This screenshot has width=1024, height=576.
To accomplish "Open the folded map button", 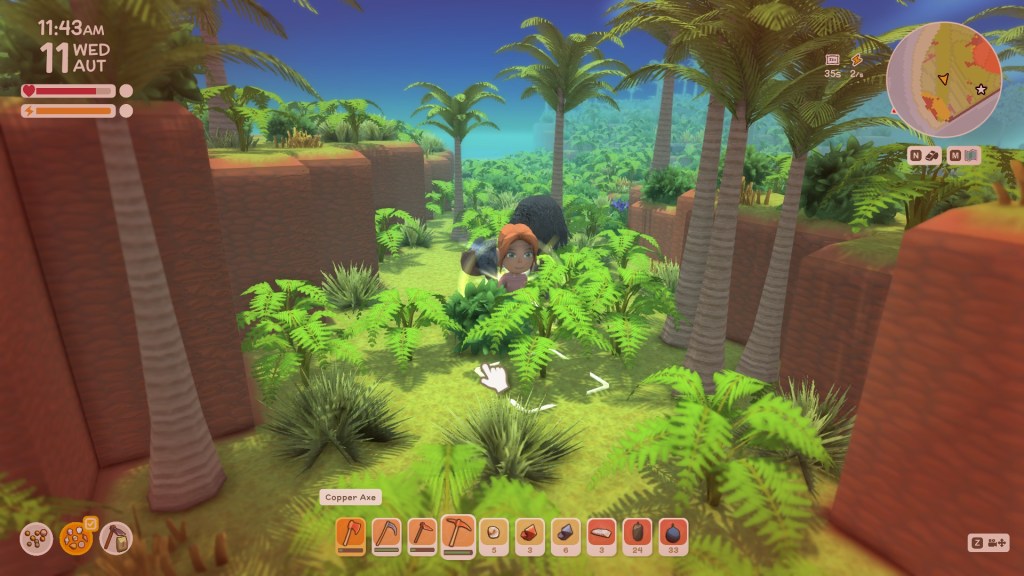I will click(x=964, y=155).
